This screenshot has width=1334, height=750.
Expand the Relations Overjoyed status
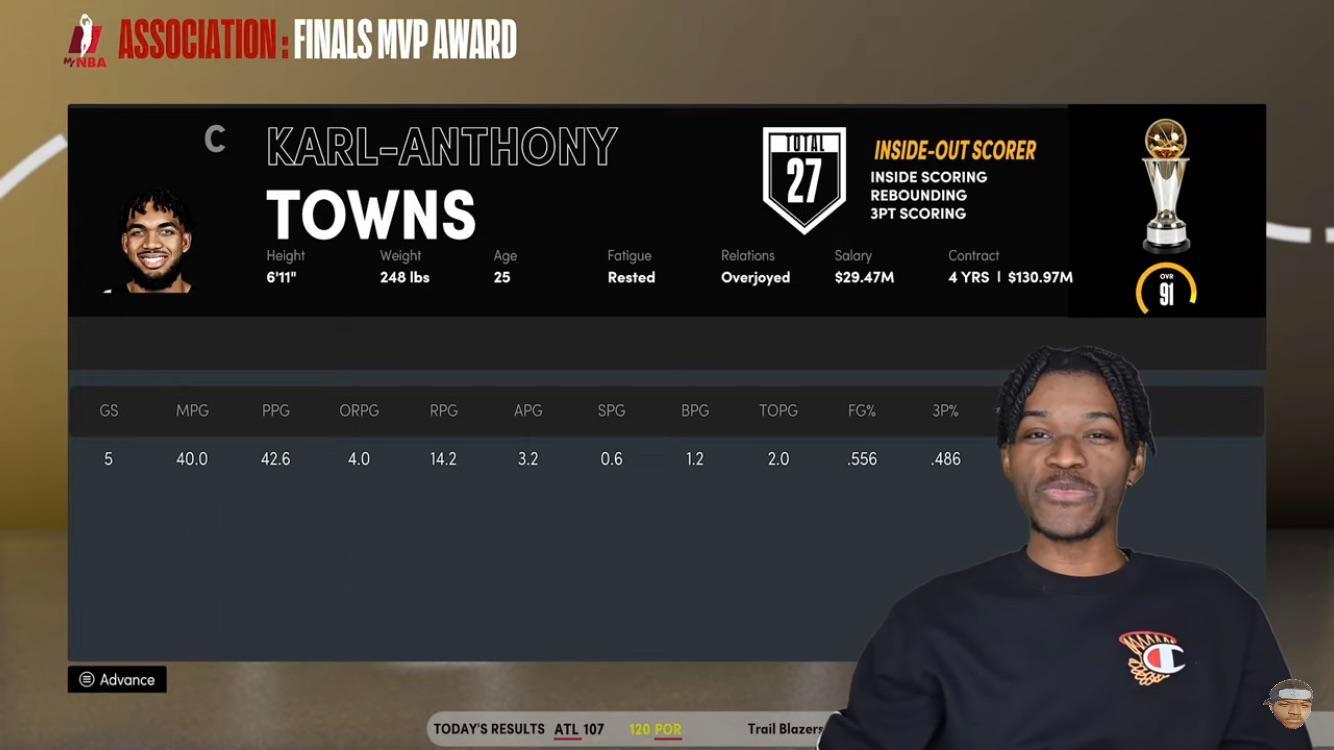(757, 266)
